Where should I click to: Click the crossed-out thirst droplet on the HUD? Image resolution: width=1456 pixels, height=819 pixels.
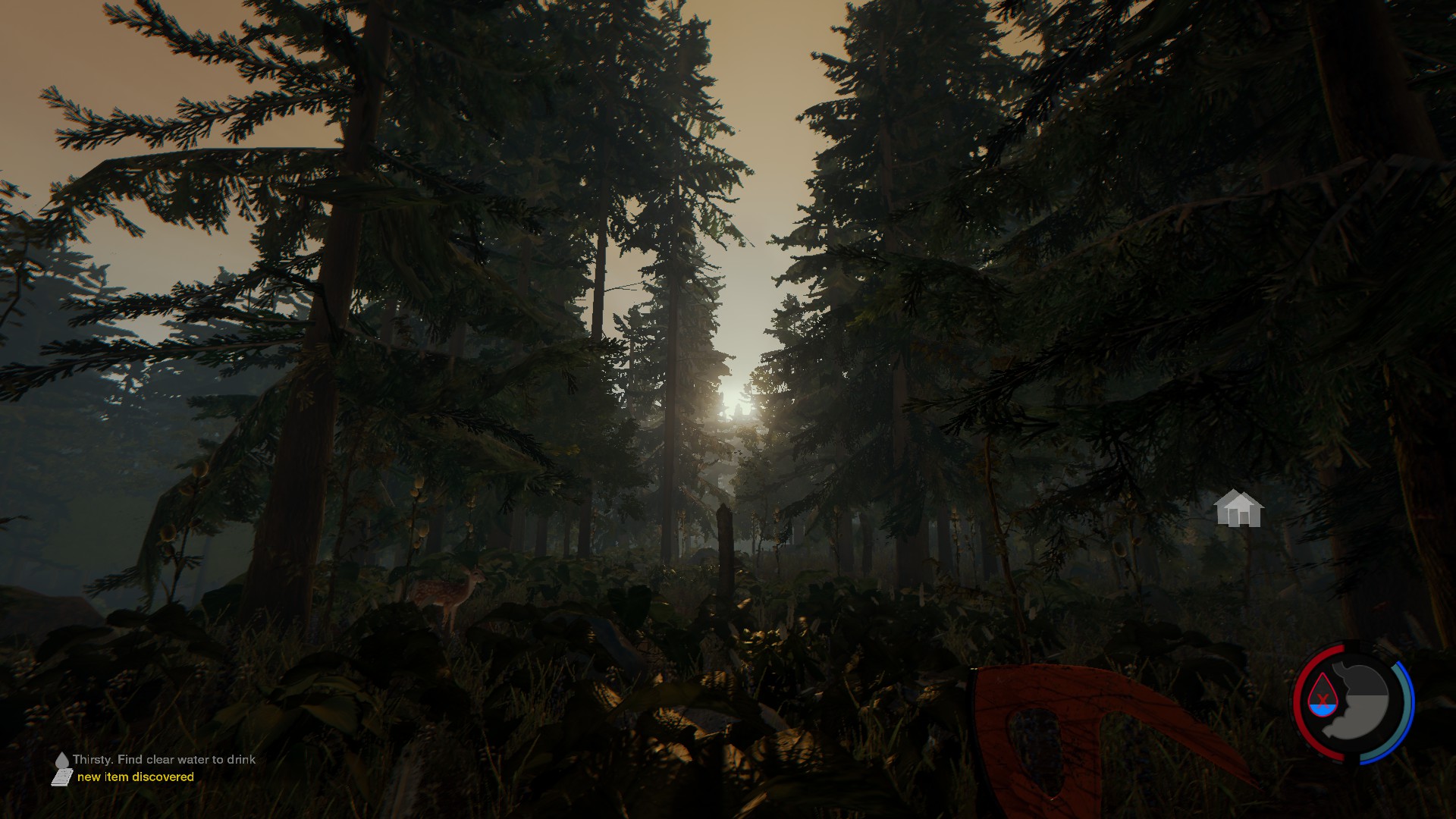click(x=1323, y=698)
